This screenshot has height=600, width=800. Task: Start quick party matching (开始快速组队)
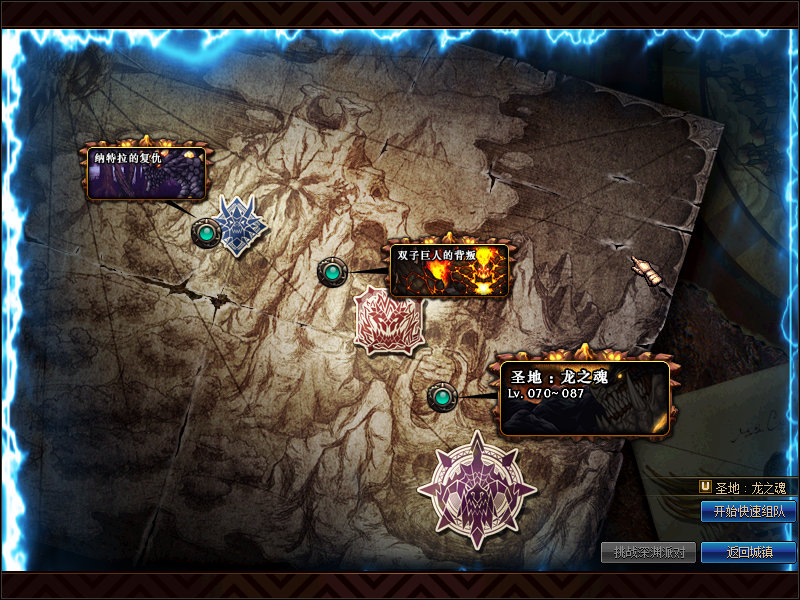tap(748, 512)
